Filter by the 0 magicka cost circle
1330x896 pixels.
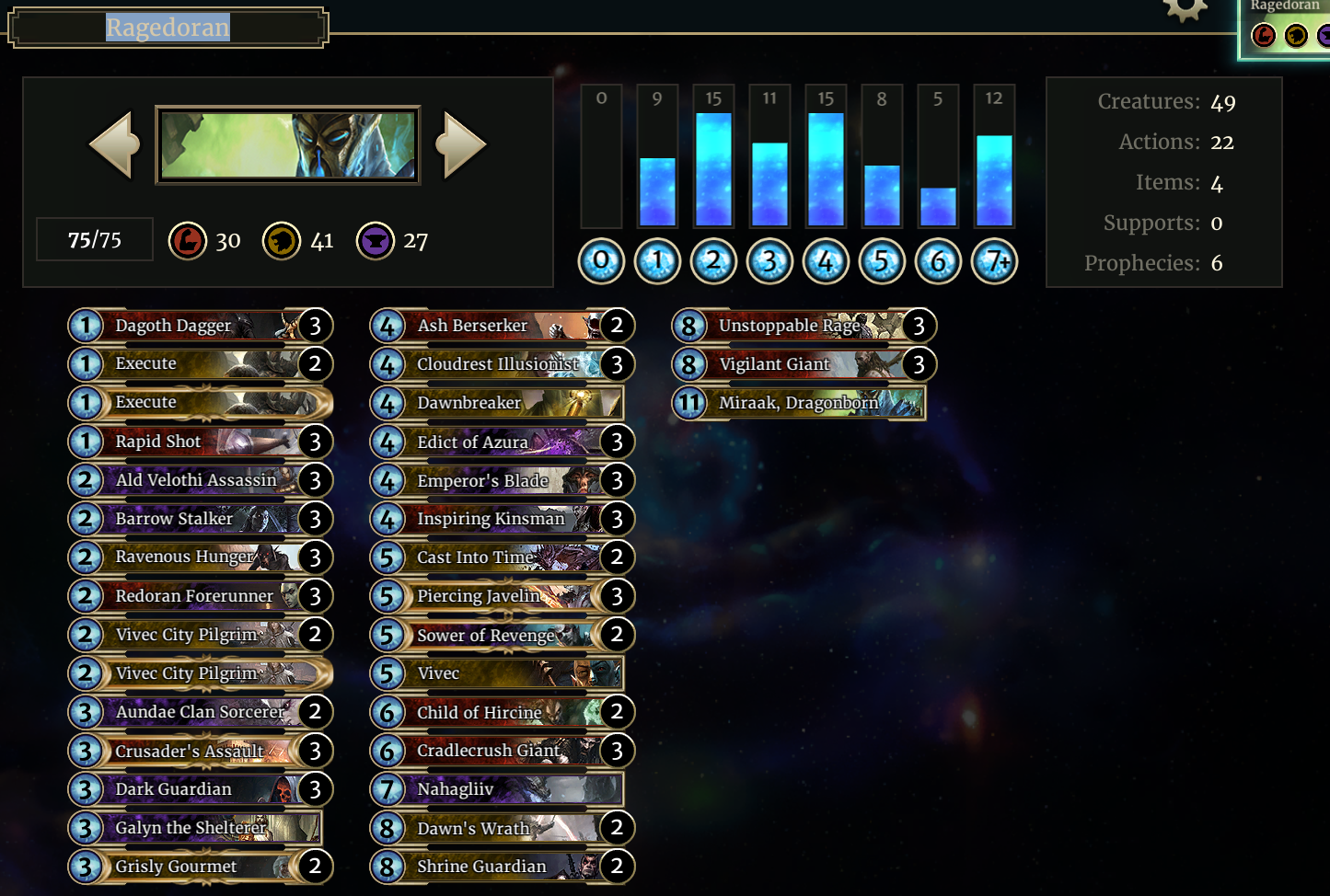[x=601, y=262]
